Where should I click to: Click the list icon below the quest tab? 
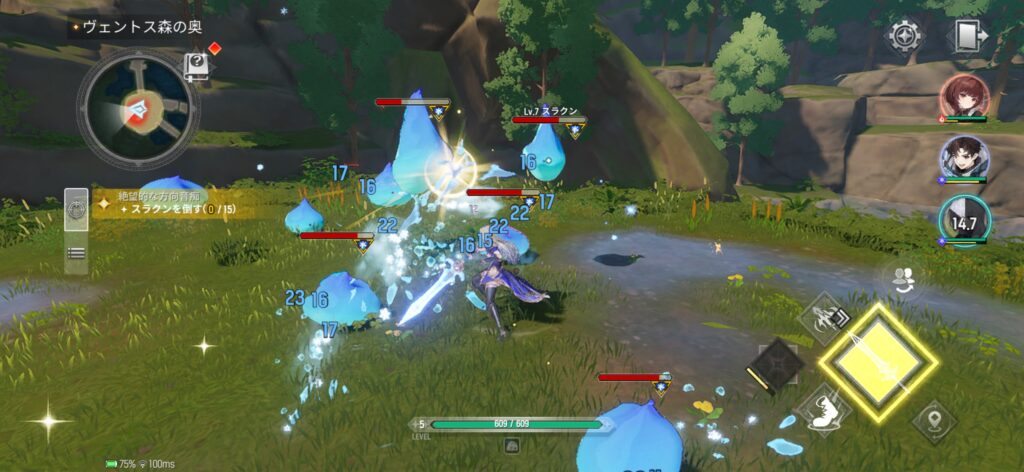coord(76,254)
